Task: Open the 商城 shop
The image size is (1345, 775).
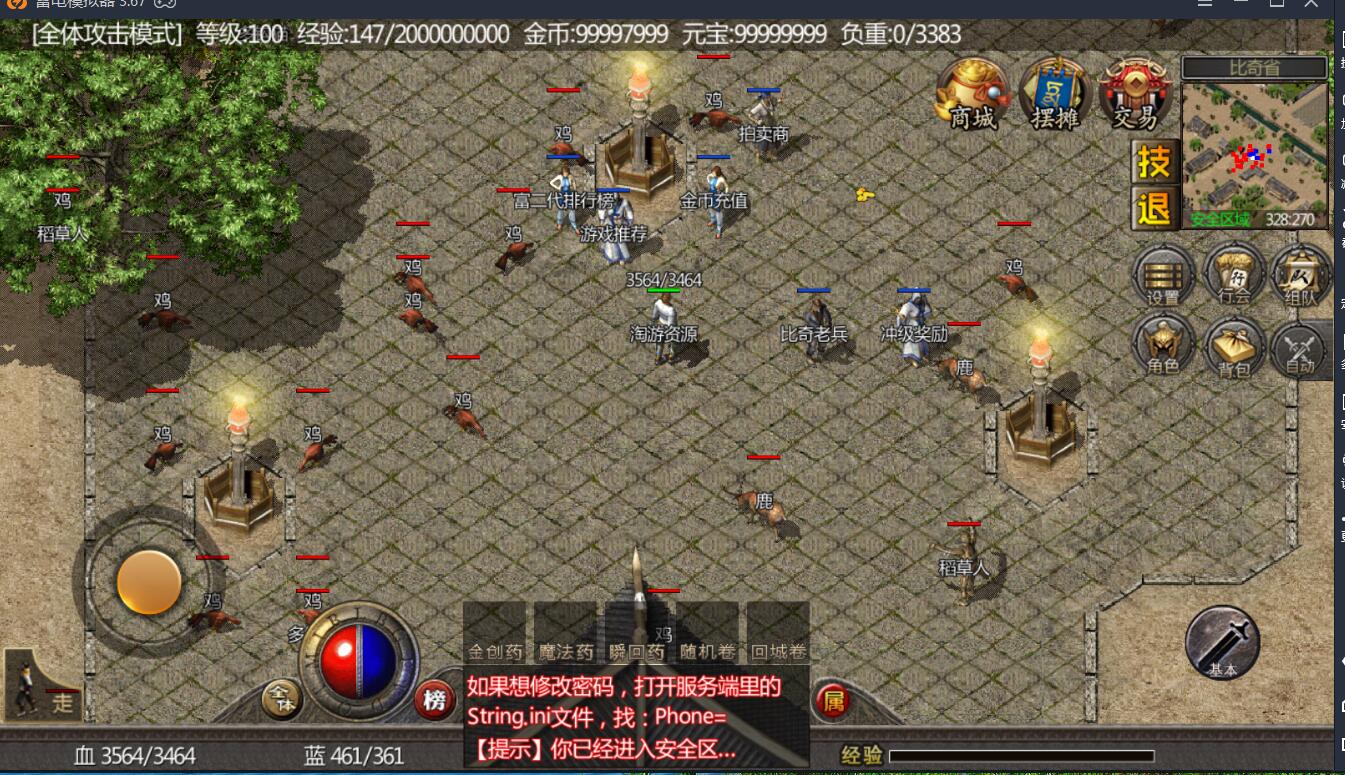Action: [973, 96]
